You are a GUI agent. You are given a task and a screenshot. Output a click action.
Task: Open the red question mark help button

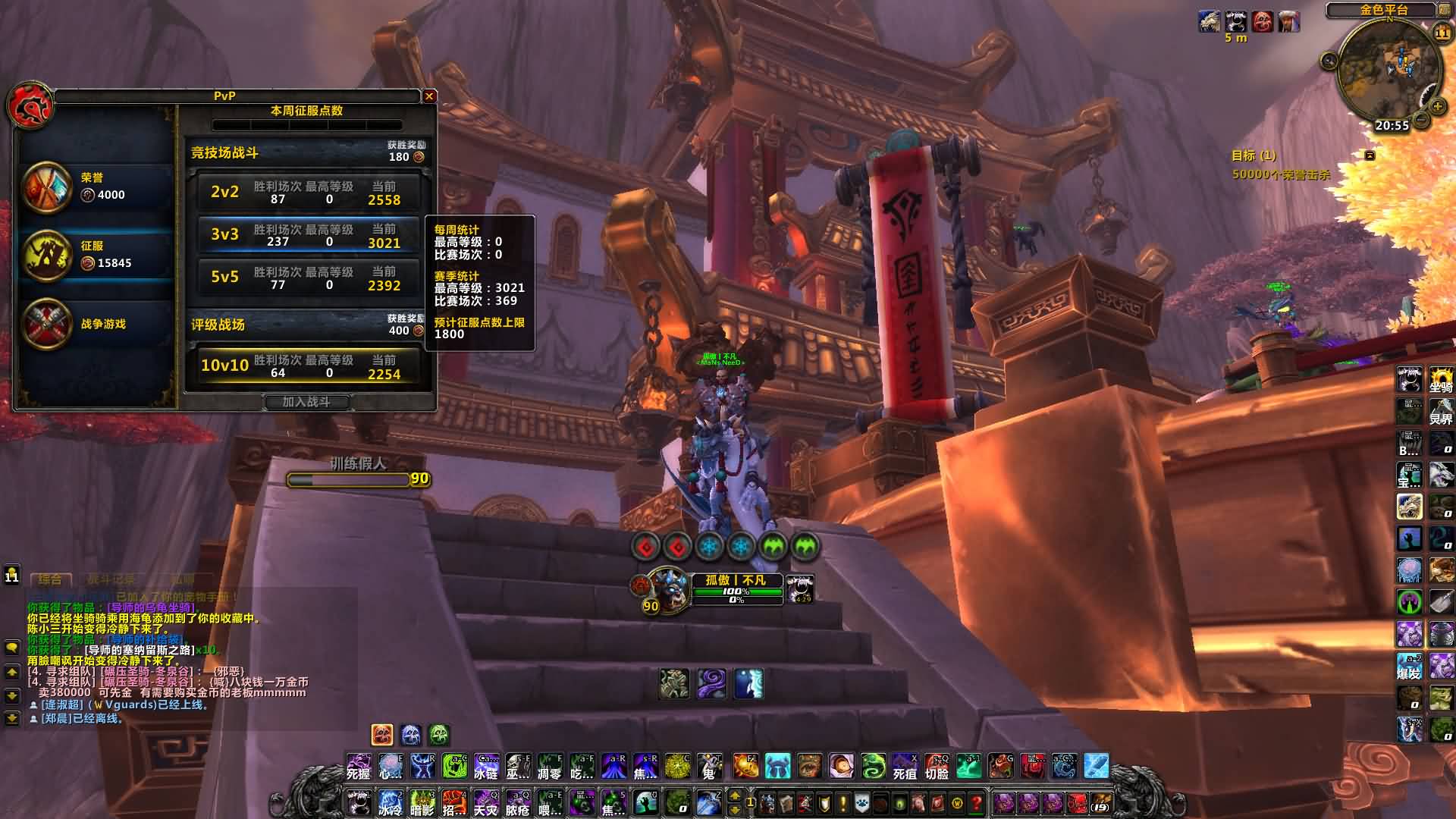click(977, 802)
